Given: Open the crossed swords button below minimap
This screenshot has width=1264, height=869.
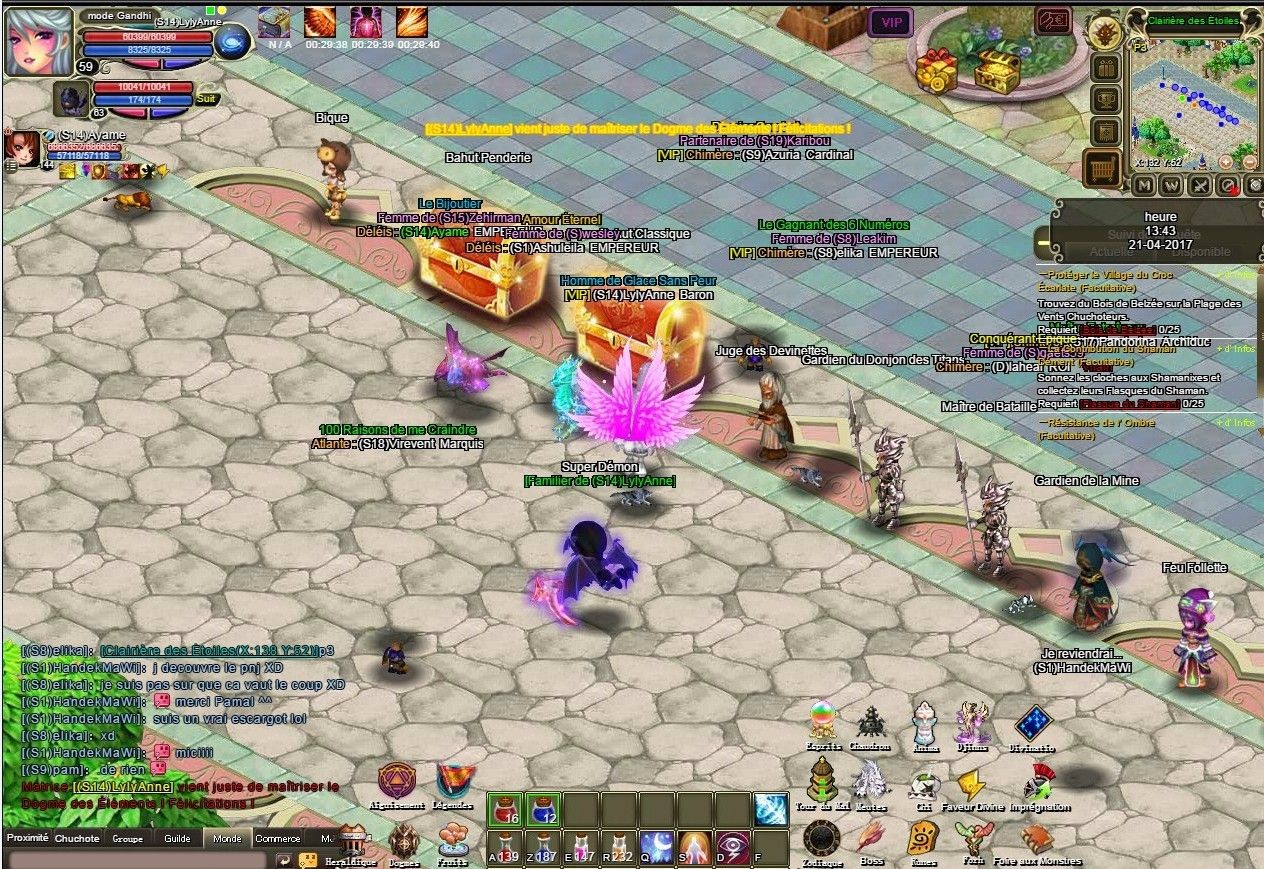Looking at the screenshot, I should [1200, 185].
